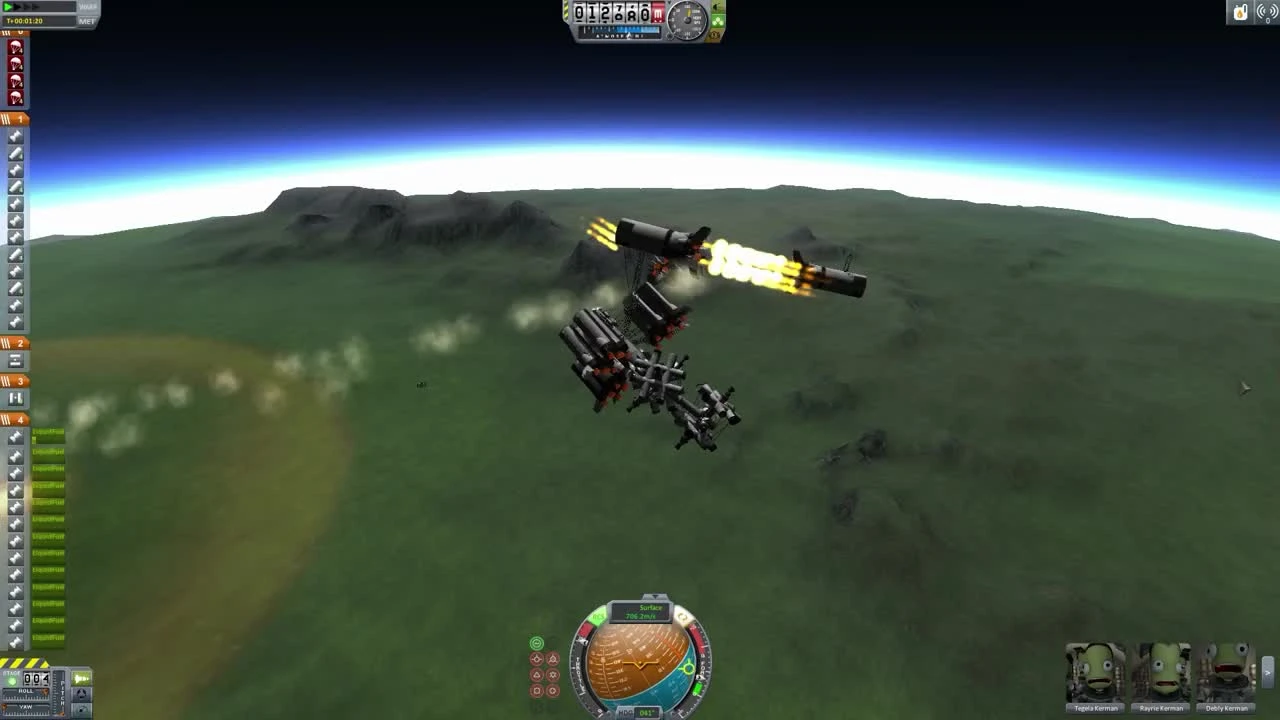Click the antenna icon in the top-right corner

tap(1266, 12)
